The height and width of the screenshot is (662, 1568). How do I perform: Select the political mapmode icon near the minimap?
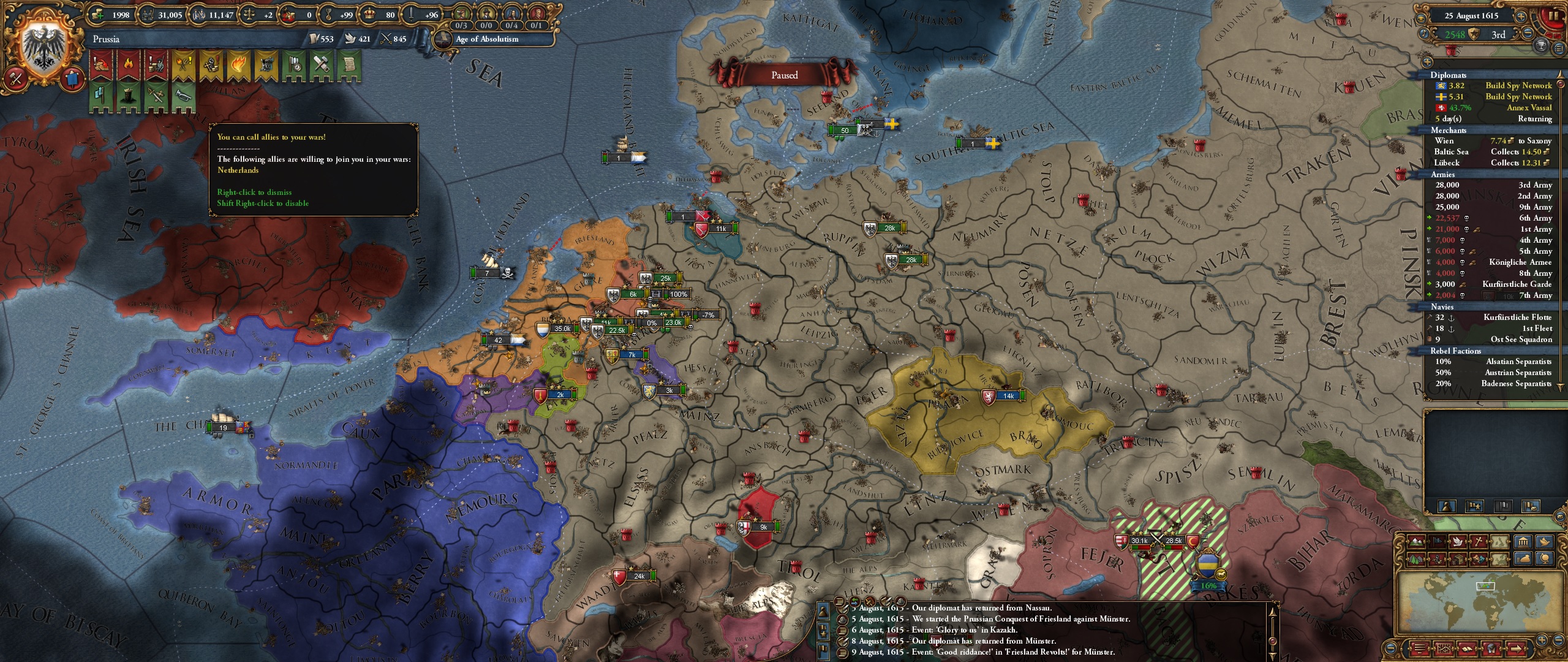pos(1438,541)
